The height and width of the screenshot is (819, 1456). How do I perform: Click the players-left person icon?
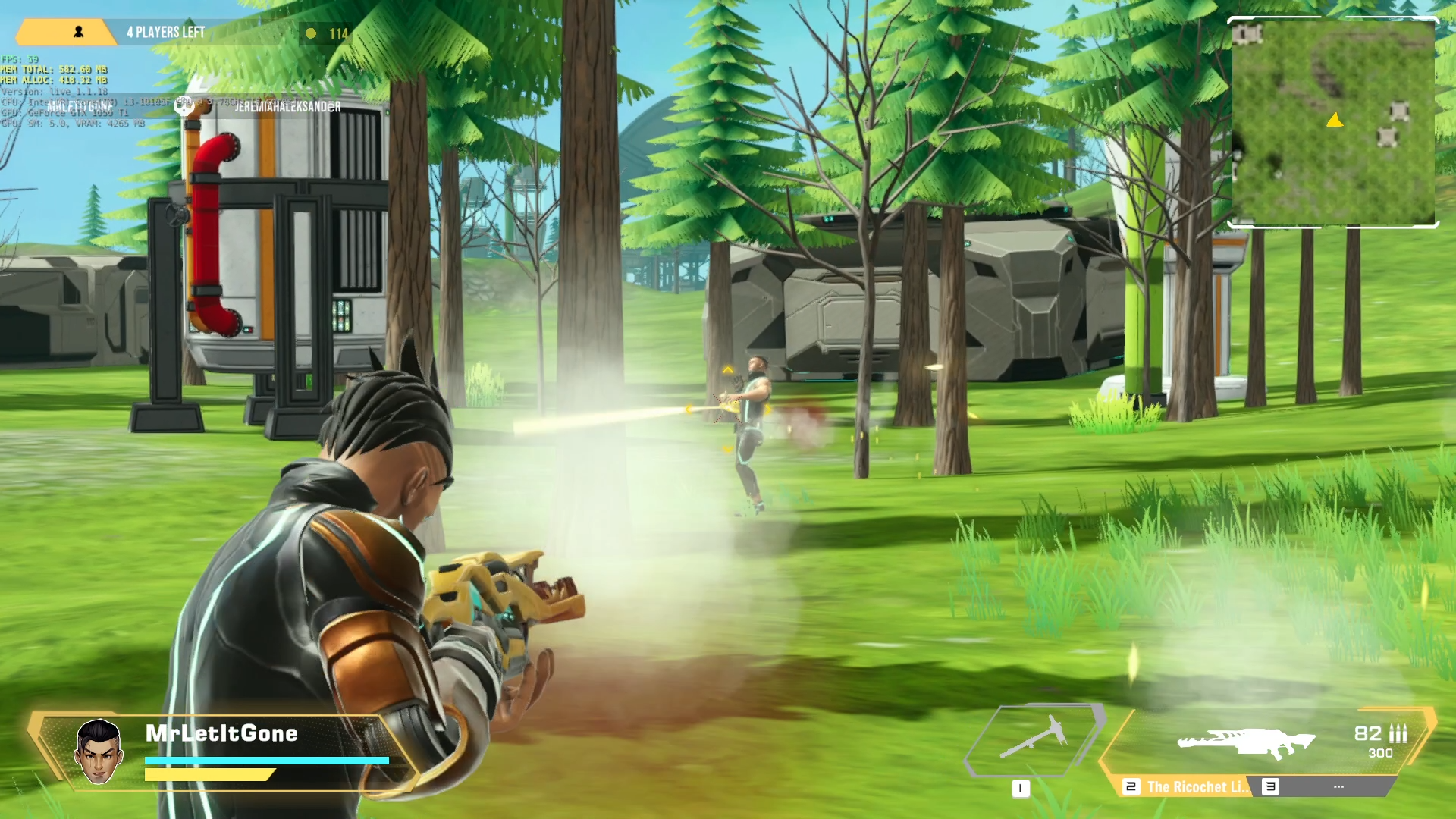click(78, 32)
